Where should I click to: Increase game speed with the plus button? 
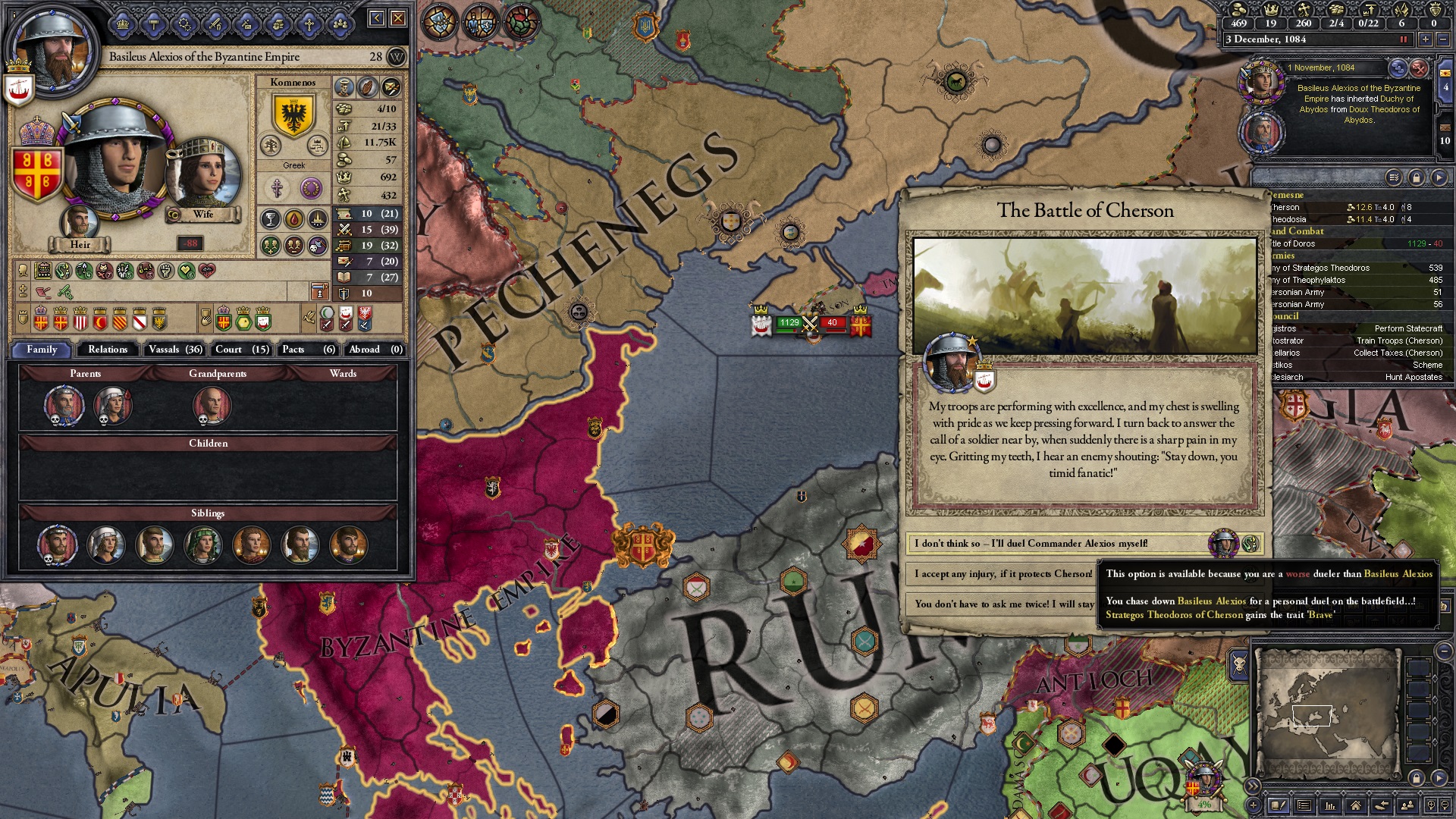pyautogui.click(x=1426, y=39)
